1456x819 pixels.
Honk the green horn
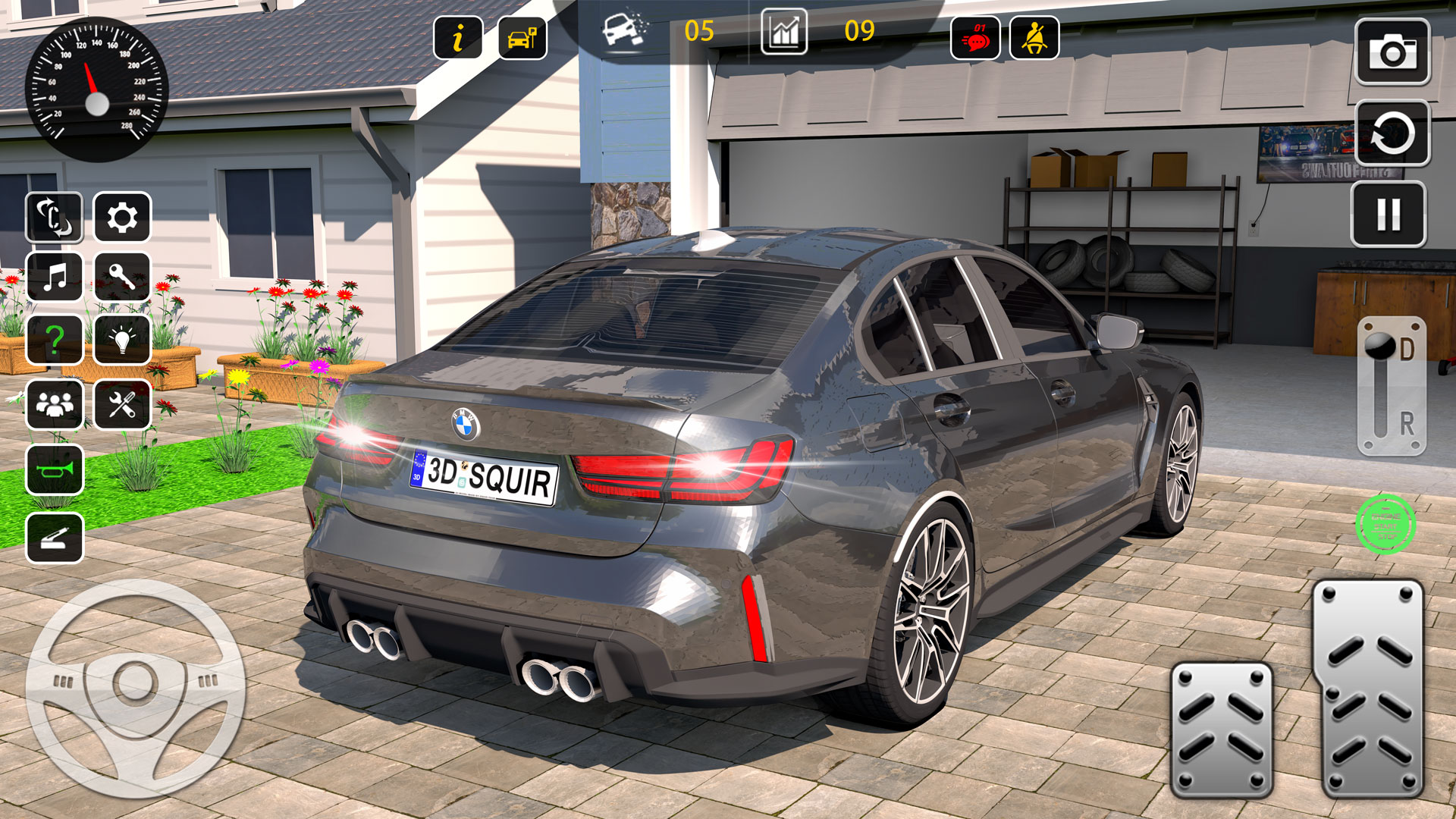(53, 470)
